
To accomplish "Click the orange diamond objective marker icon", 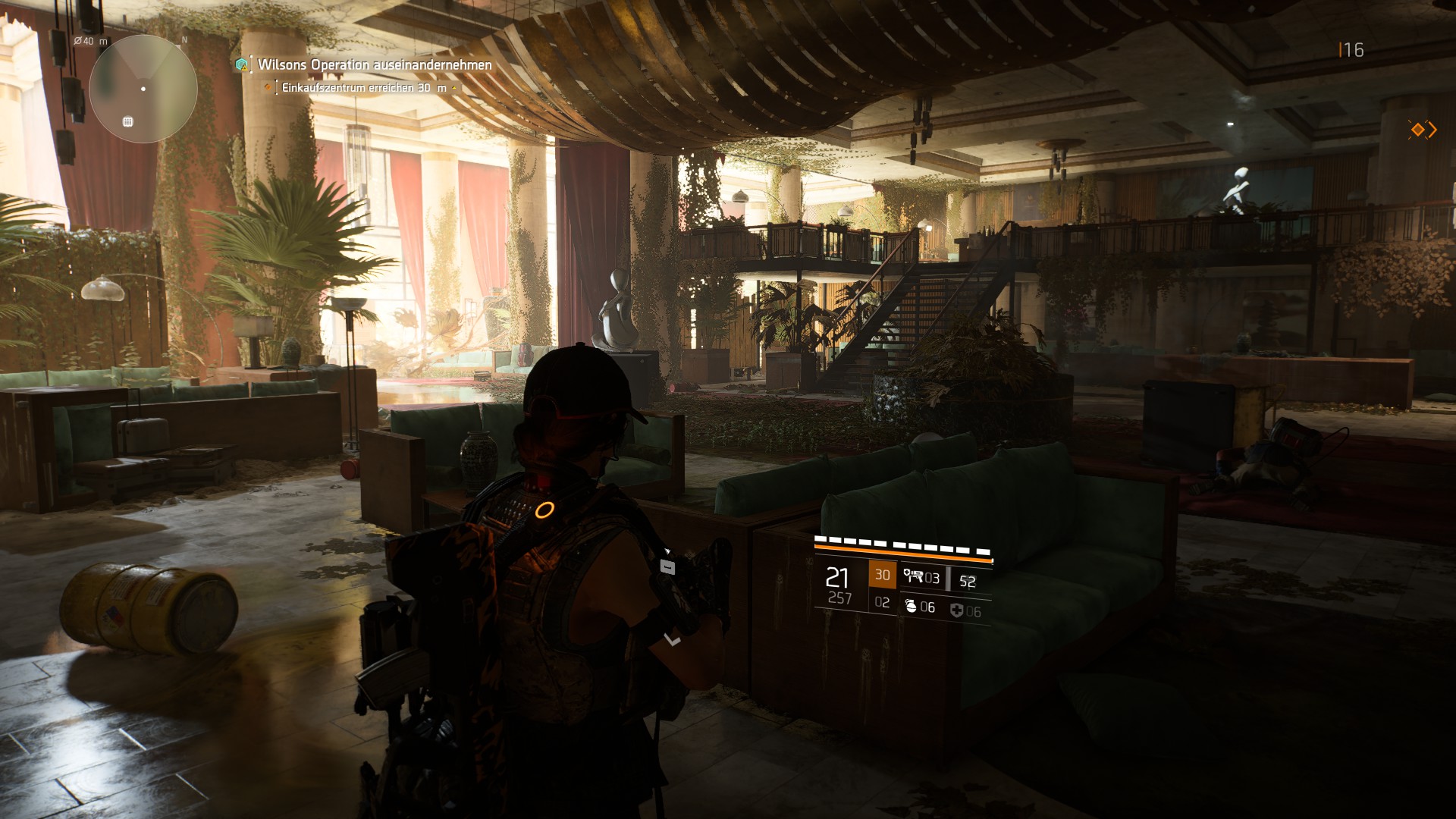I will click(268, 87).
